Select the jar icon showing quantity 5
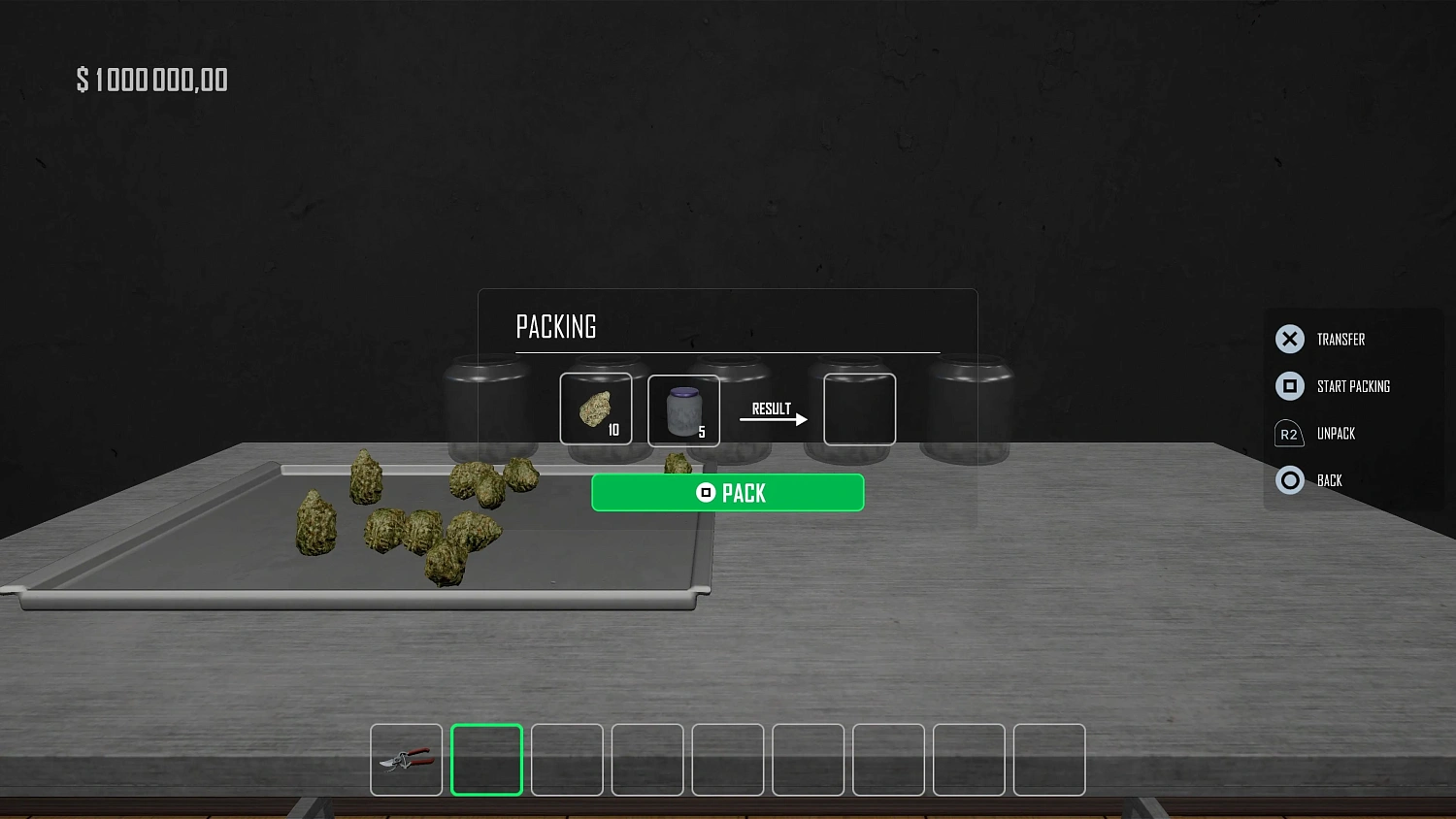This screenshot has width=1456, height=819. point(683,409)
